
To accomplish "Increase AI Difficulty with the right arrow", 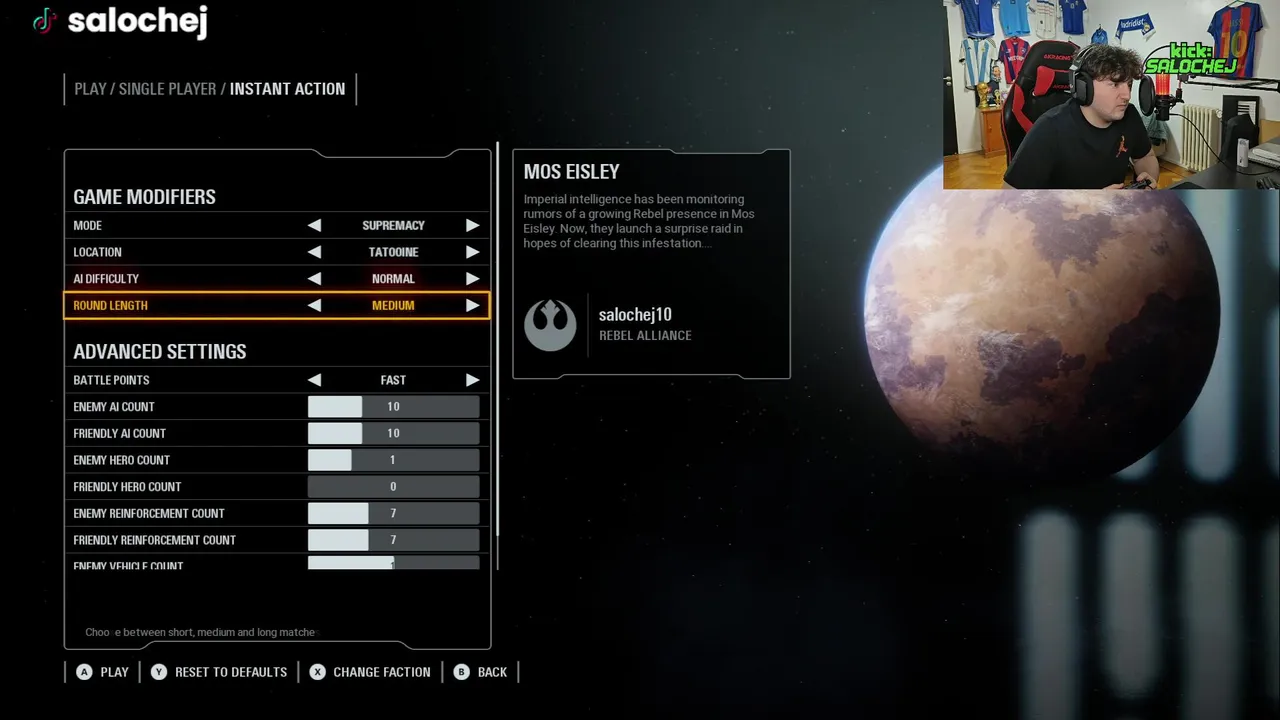I will tap(472, 279).
